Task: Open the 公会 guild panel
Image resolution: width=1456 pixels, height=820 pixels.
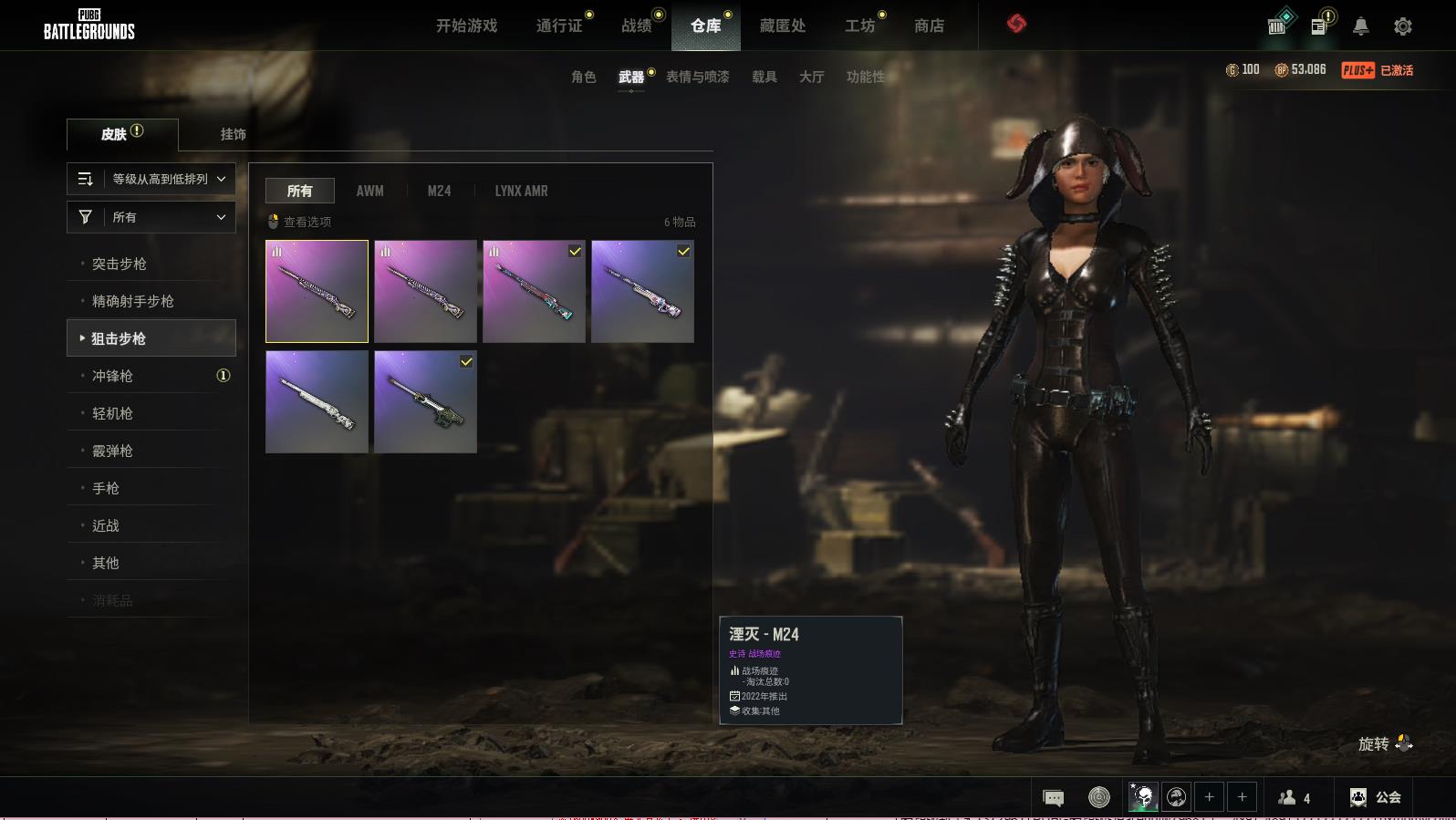Action: [1376, 797]
